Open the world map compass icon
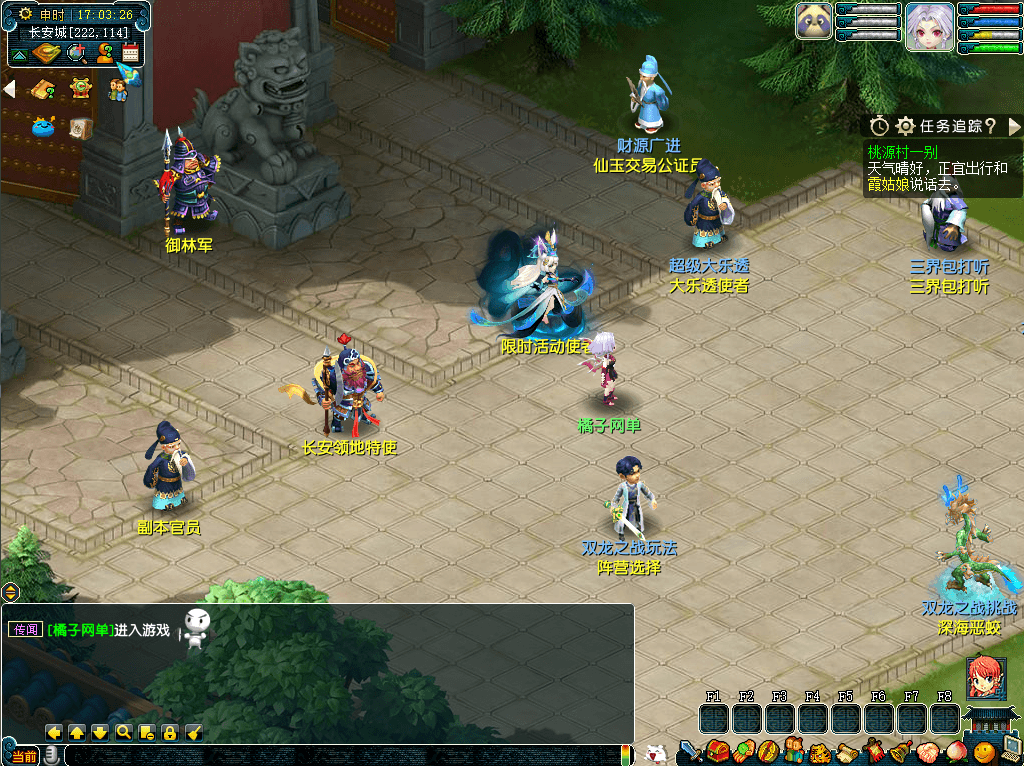 point(47,53)
